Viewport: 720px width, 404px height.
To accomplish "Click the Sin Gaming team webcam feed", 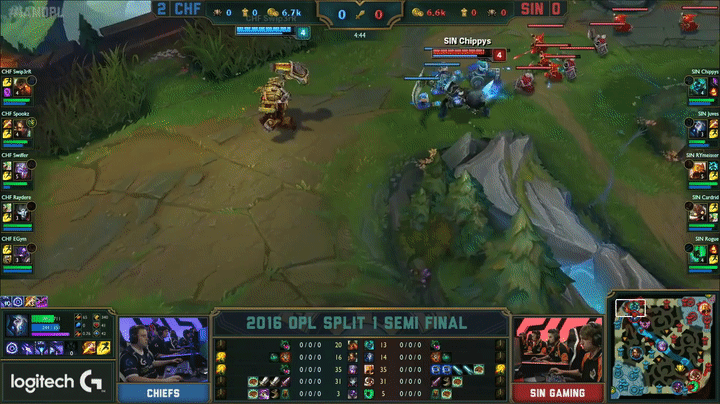I will [x=558, y=350].
